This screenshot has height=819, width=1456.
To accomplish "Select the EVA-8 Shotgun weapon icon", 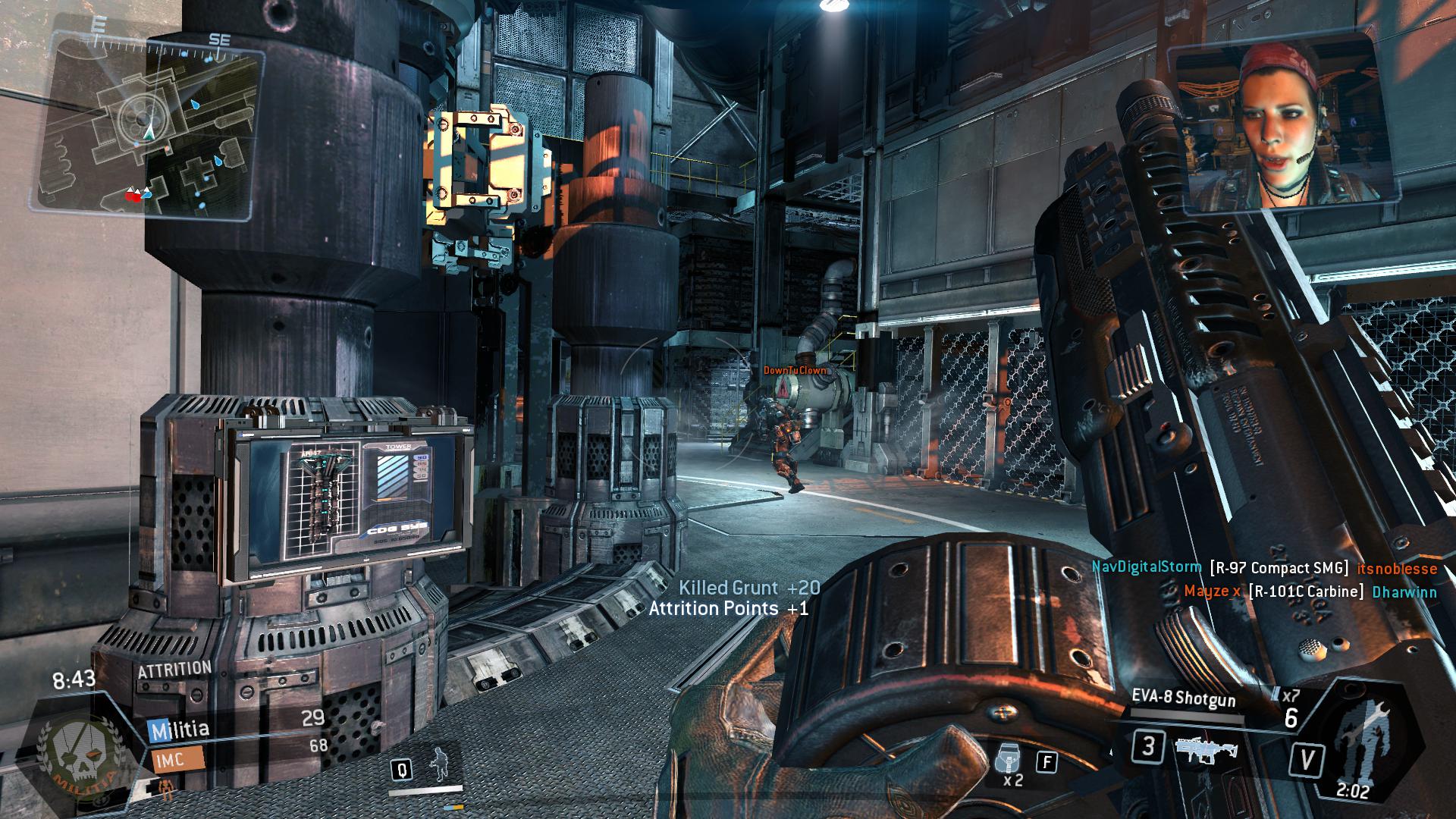I will tap(1206, 748).
